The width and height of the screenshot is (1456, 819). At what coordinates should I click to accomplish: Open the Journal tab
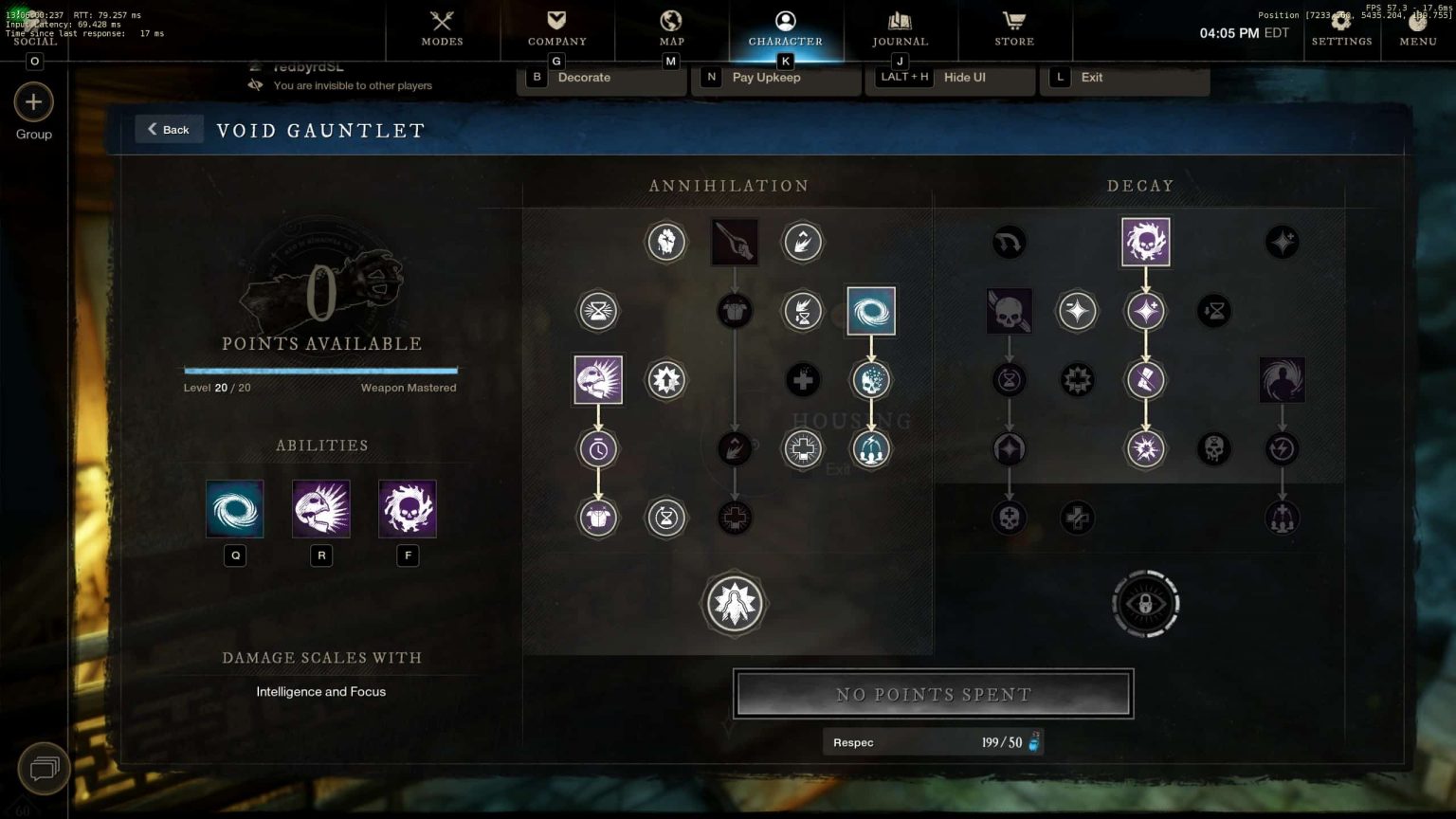pos(900,28)
